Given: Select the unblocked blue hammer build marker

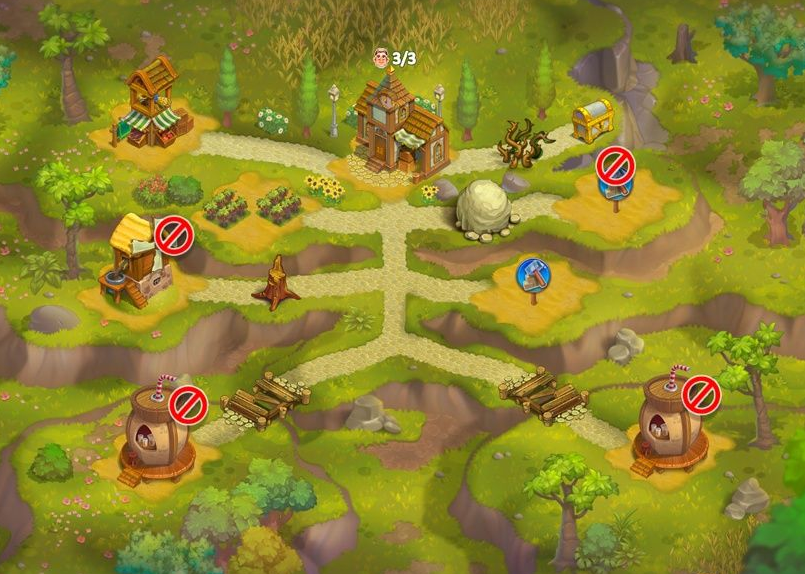Looking at the screenshot, I should (x=531, y=275).
